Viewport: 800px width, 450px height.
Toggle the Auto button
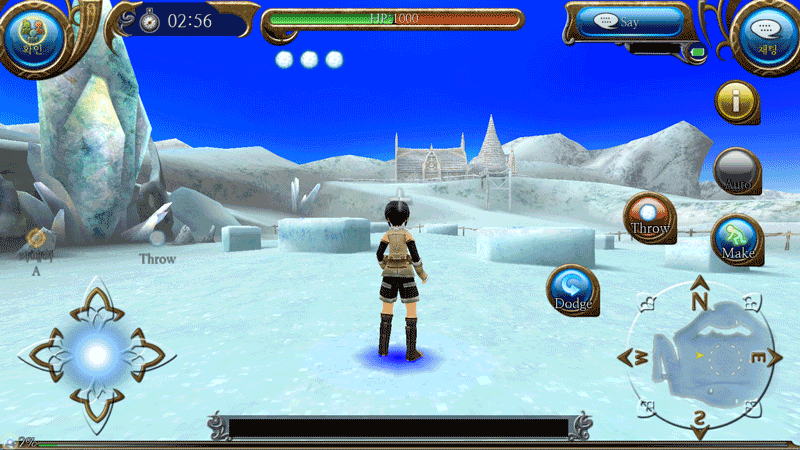click(738, 171)
